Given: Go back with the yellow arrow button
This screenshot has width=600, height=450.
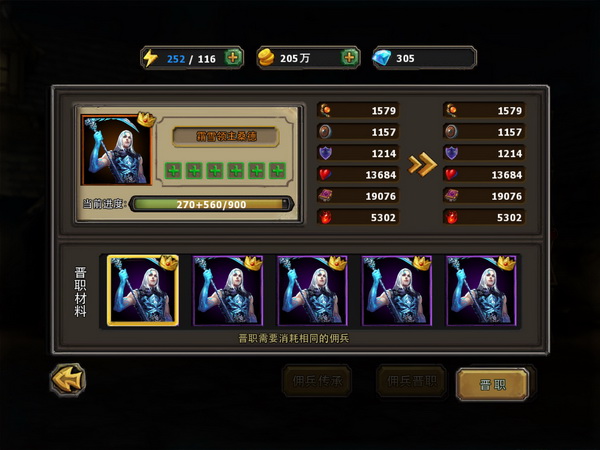Looking at the screenshot, I should tap(68, 380).
